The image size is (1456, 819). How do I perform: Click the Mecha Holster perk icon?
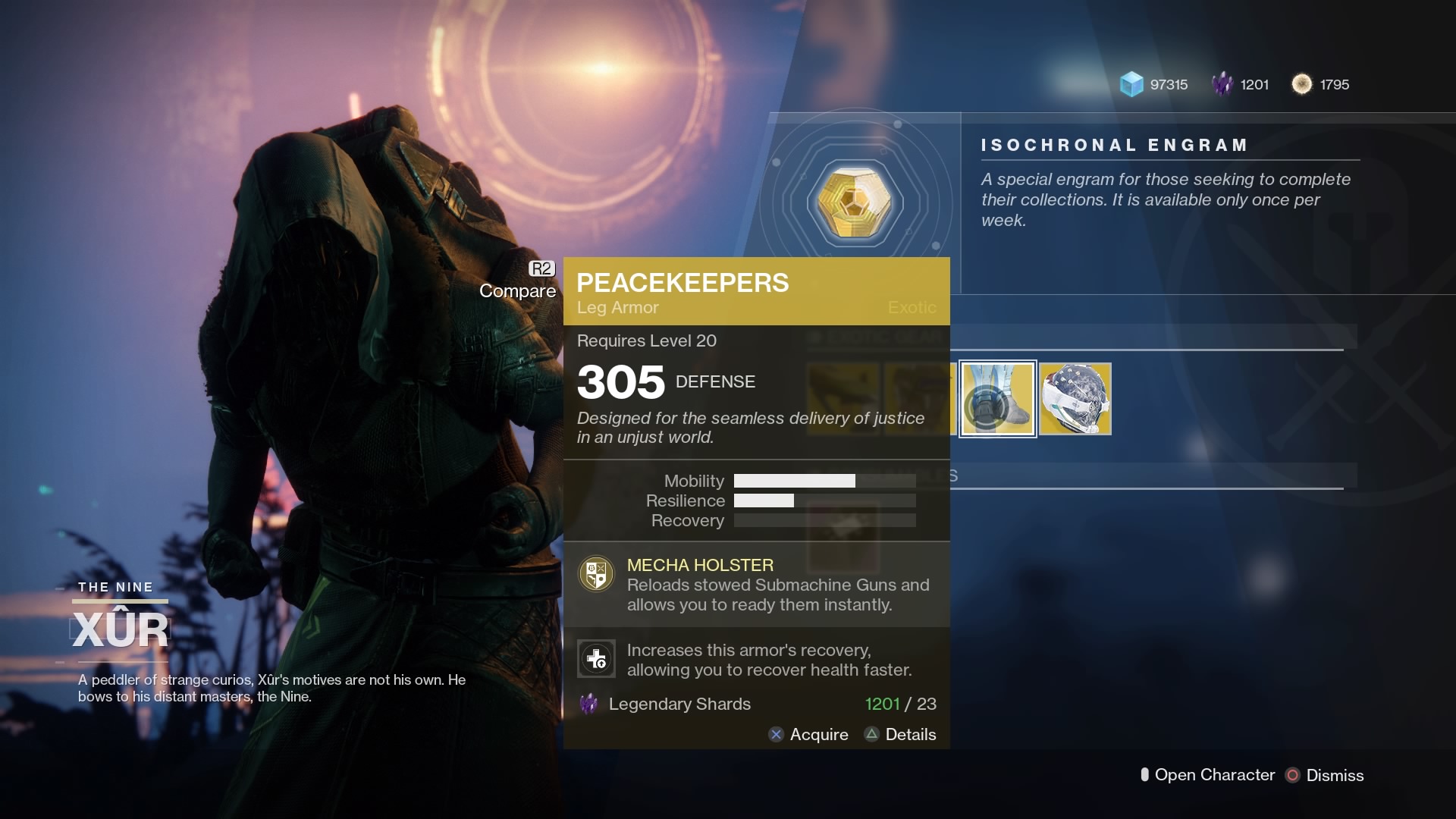(596, 574)
